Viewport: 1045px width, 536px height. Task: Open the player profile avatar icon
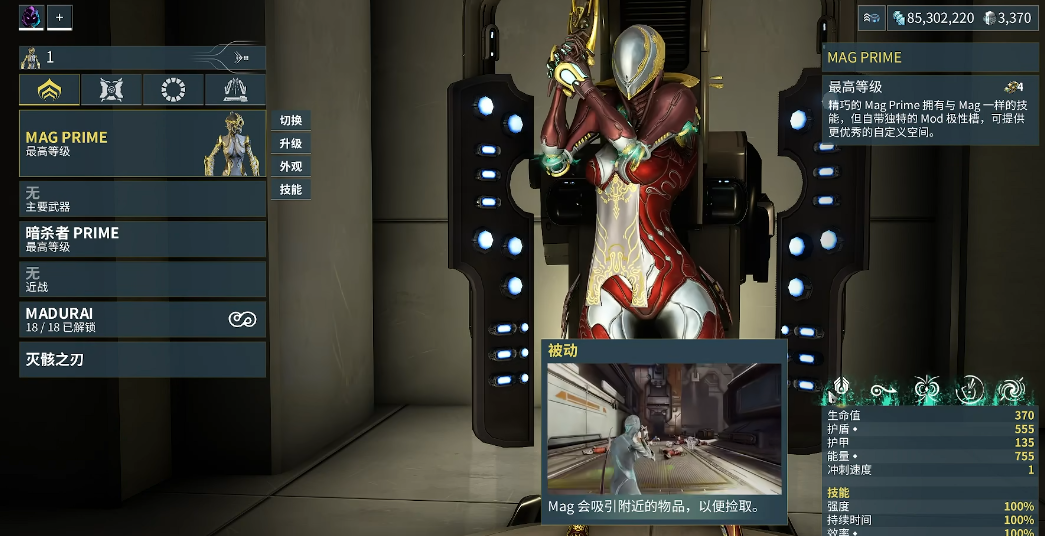tap(31, 17)
